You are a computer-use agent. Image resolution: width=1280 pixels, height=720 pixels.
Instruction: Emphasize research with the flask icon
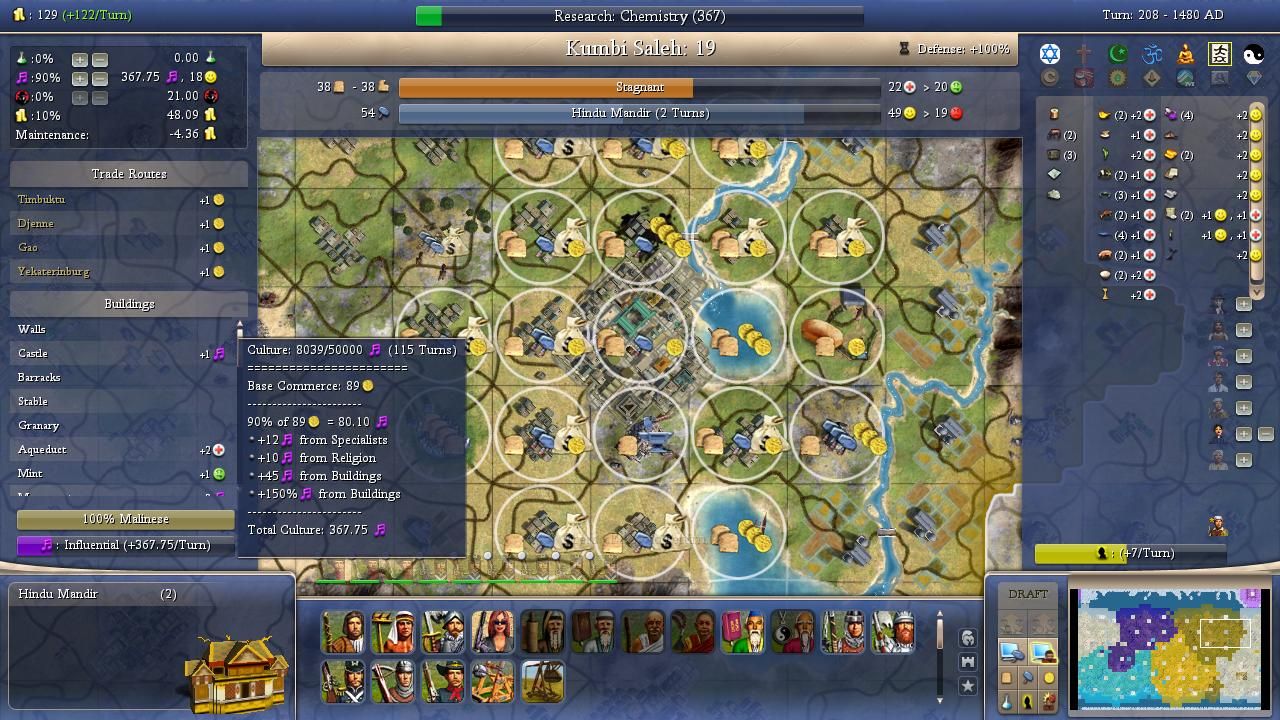pos(1007,702)
